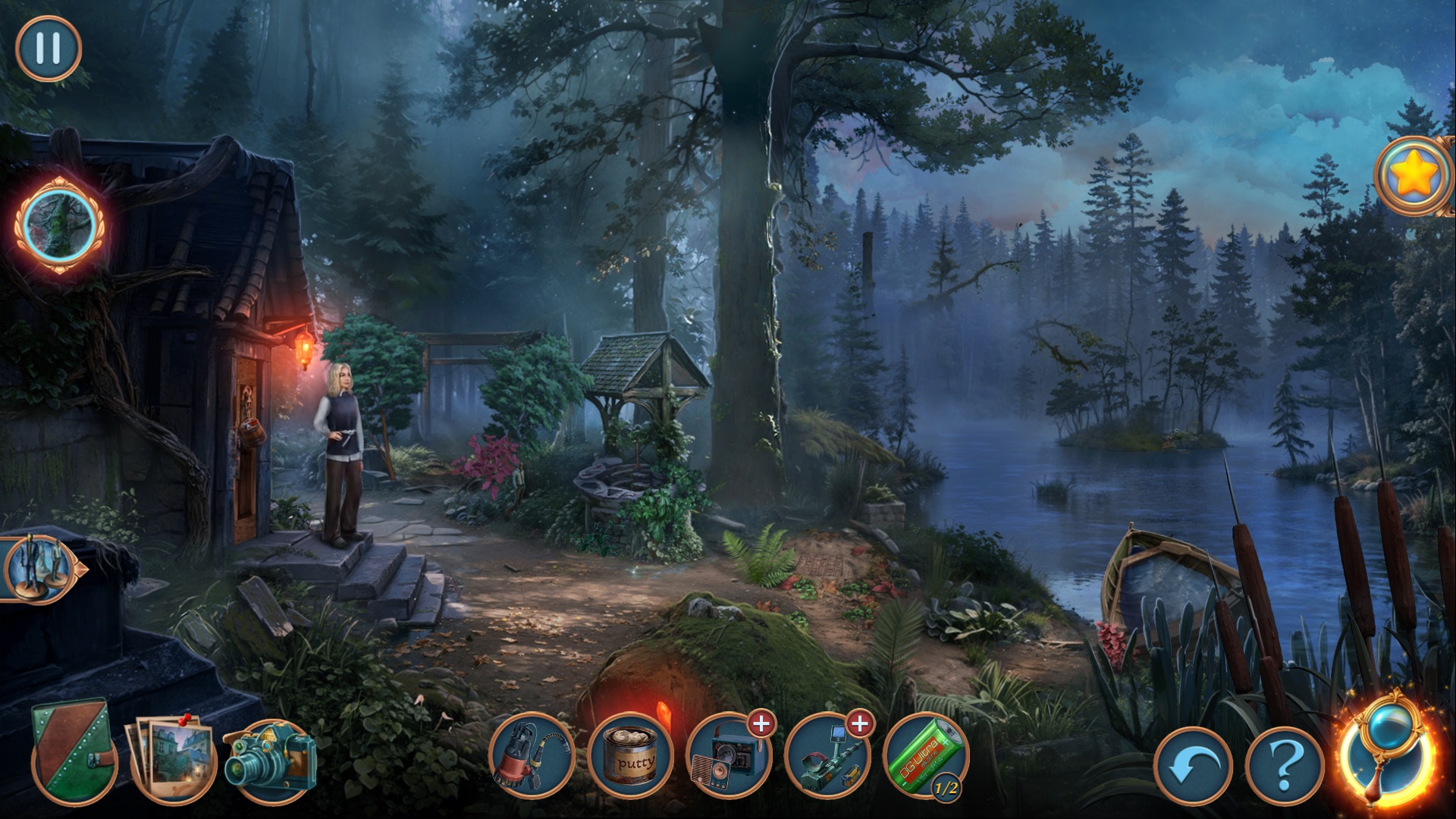
Task: Open the green leather journal
Action: (74, 749)
